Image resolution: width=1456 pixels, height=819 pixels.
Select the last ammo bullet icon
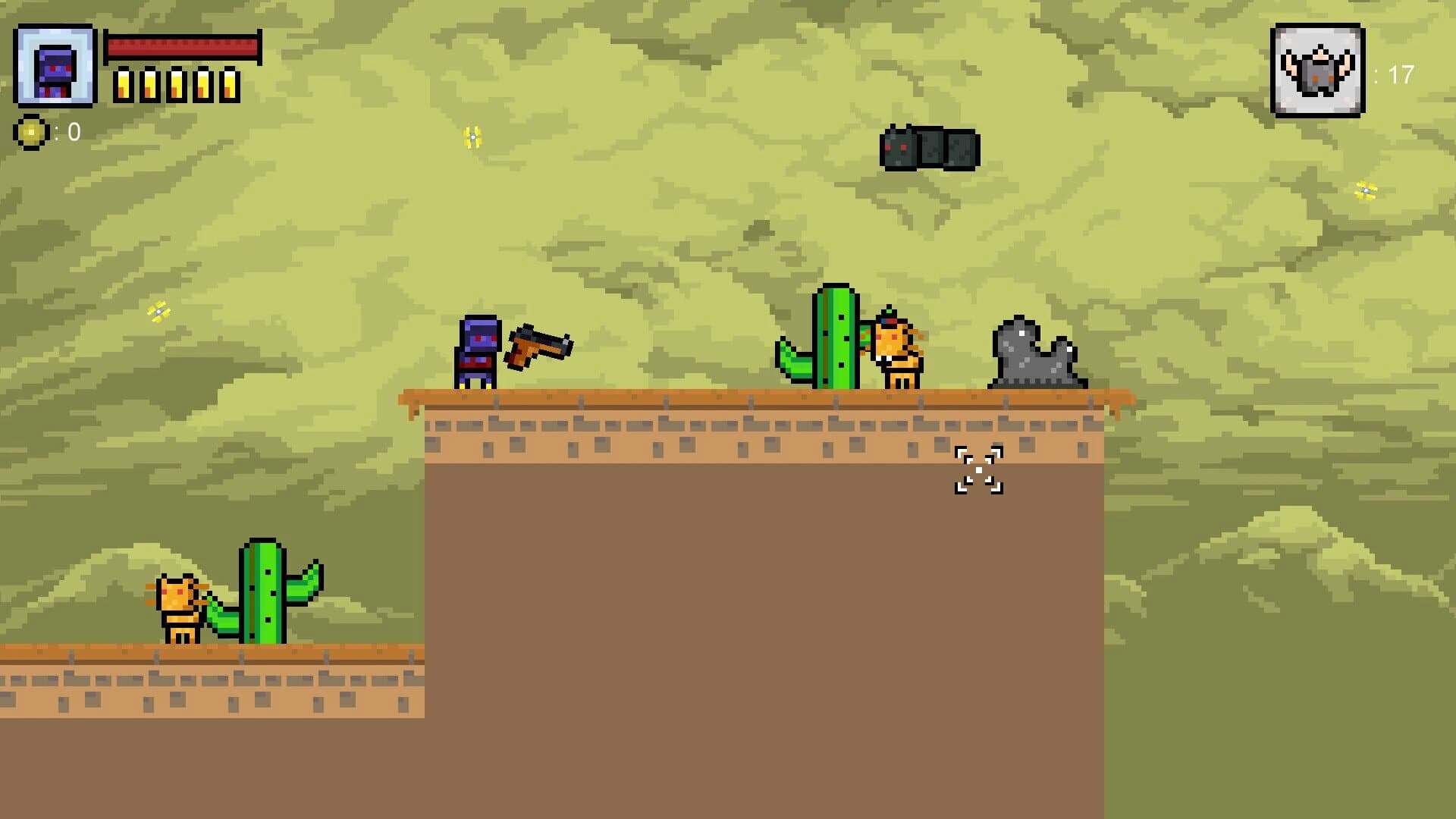coord(229,83)
